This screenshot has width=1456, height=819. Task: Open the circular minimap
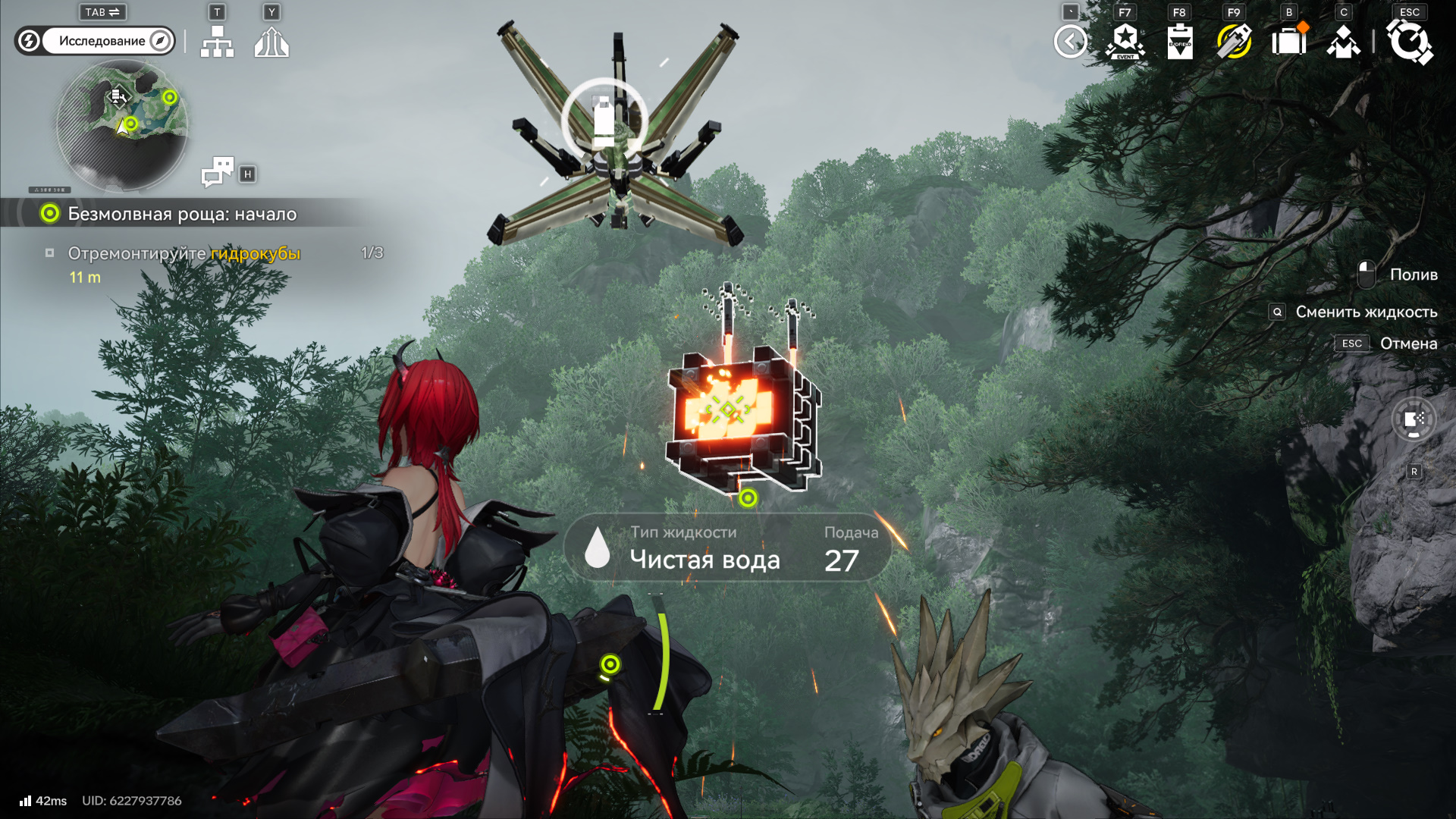122,125
